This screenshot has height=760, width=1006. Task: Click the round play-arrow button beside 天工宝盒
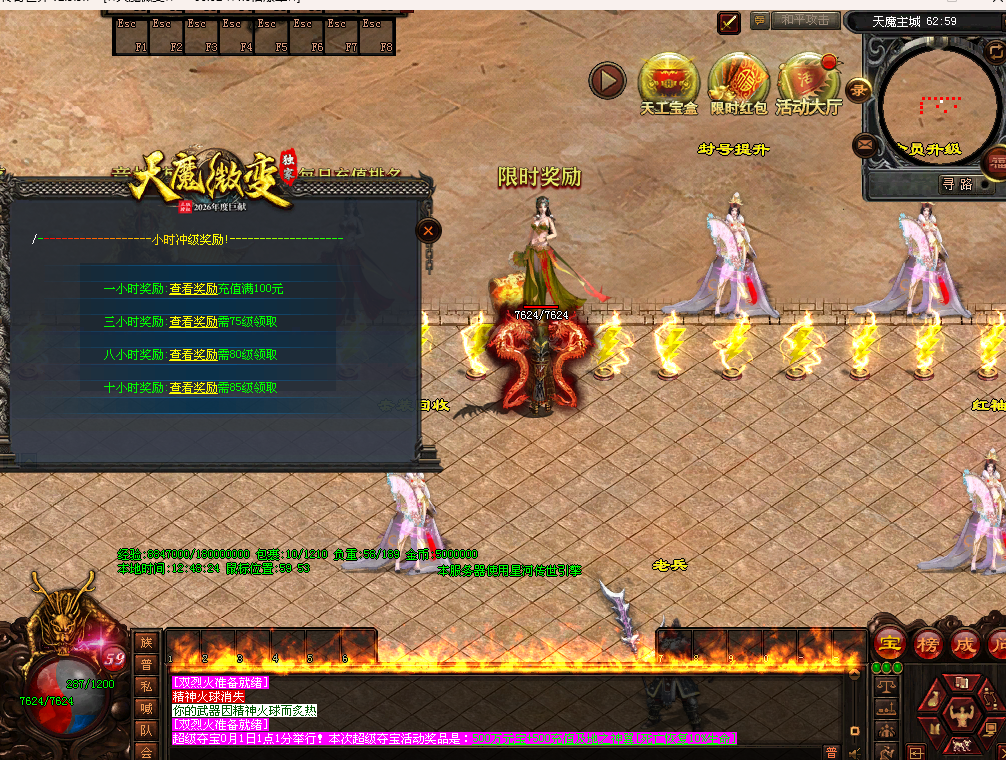tap(607, 81)
